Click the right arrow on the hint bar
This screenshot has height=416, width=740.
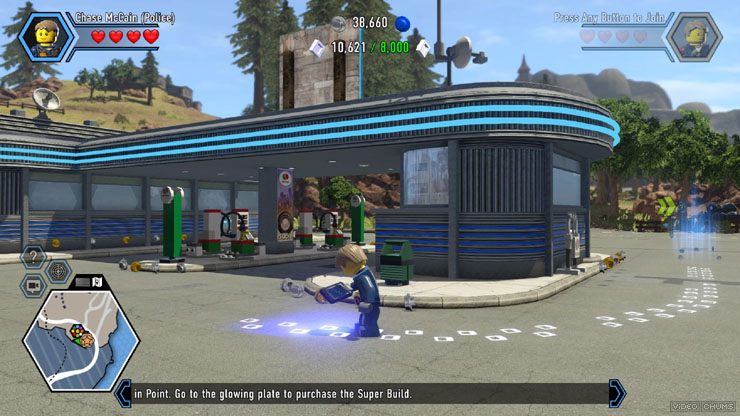[617, 393]
